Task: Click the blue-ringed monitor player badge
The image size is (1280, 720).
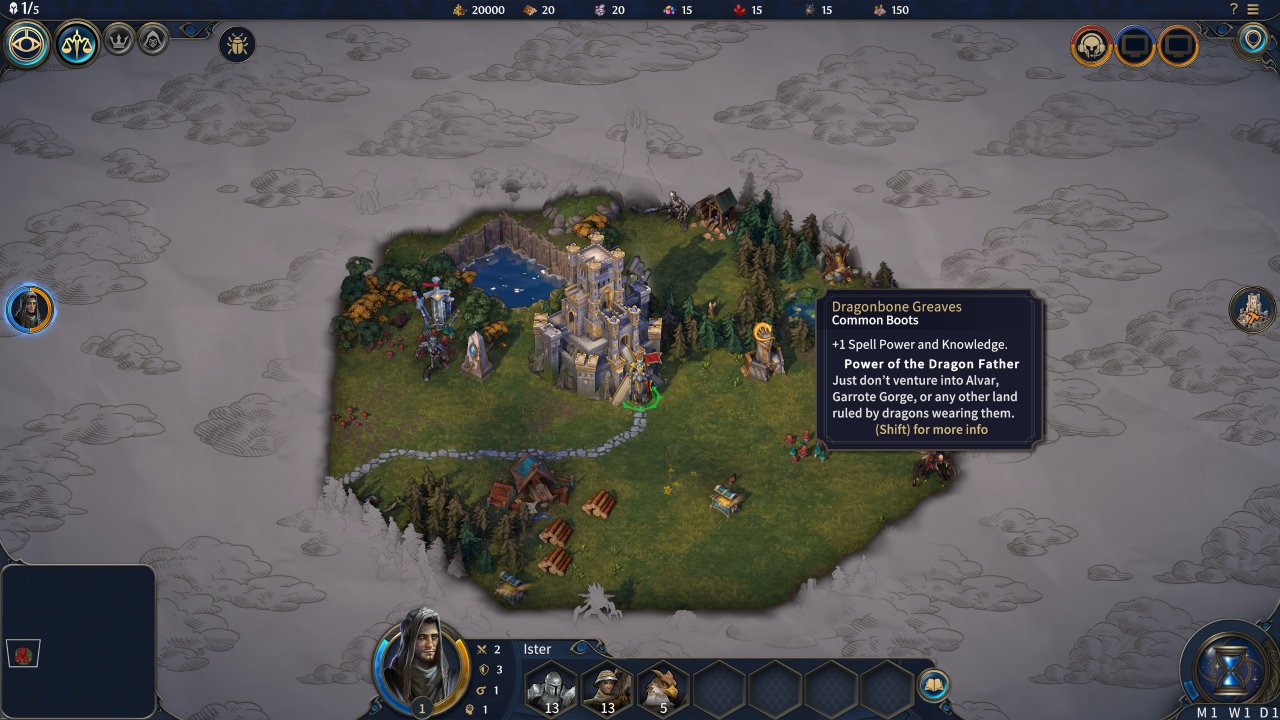Action: tap(1135, 46)
